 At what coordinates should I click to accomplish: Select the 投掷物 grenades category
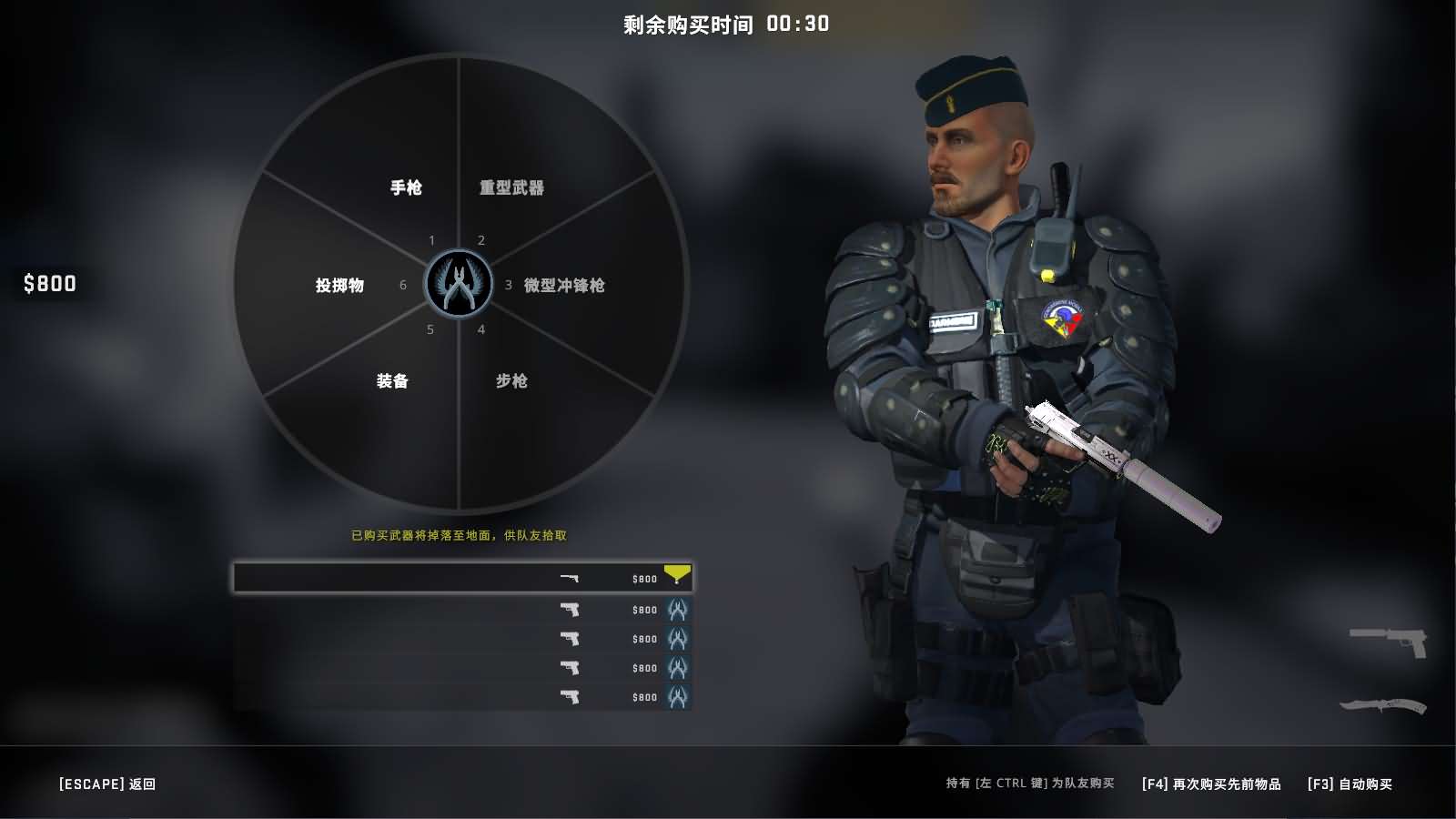(x=339, y=285)
